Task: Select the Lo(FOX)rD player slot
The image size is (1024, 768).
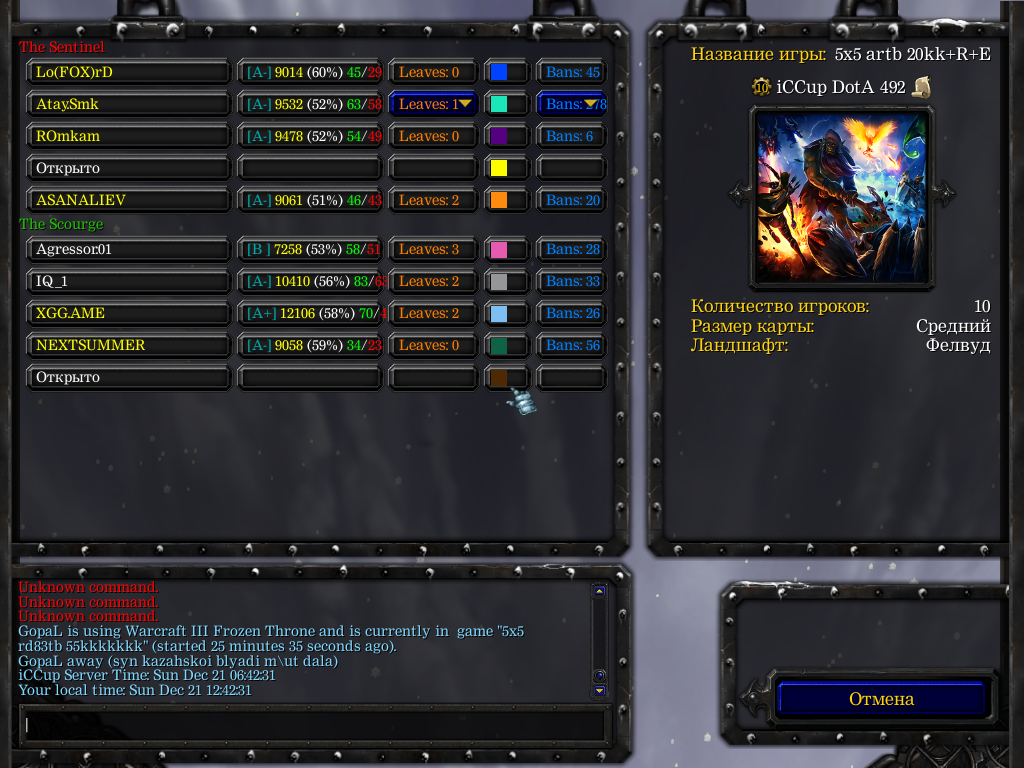Action: click(x=128, y=72)
